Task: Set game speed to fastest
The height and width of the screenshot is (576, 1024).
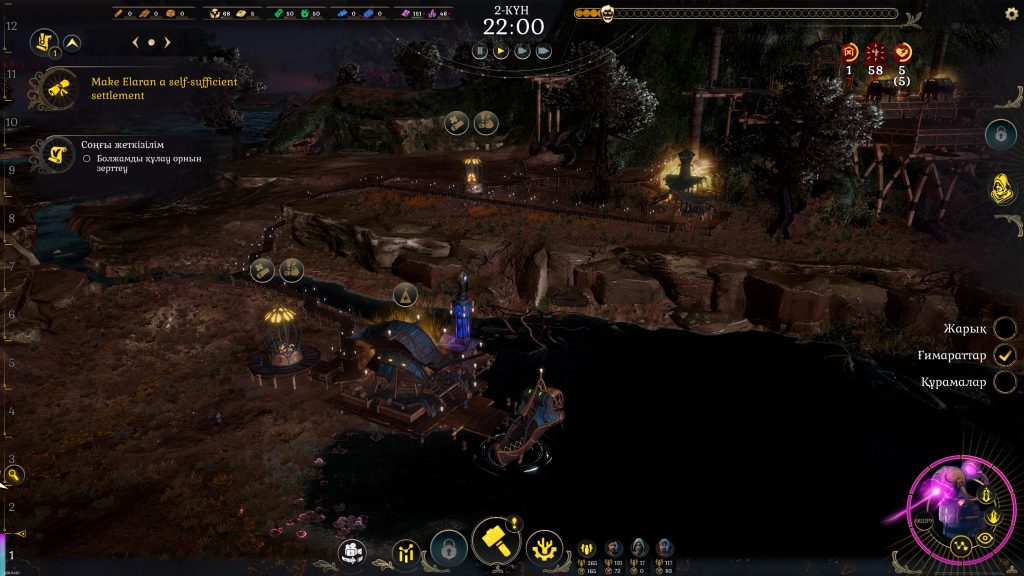Action: [x=543, y=50]
